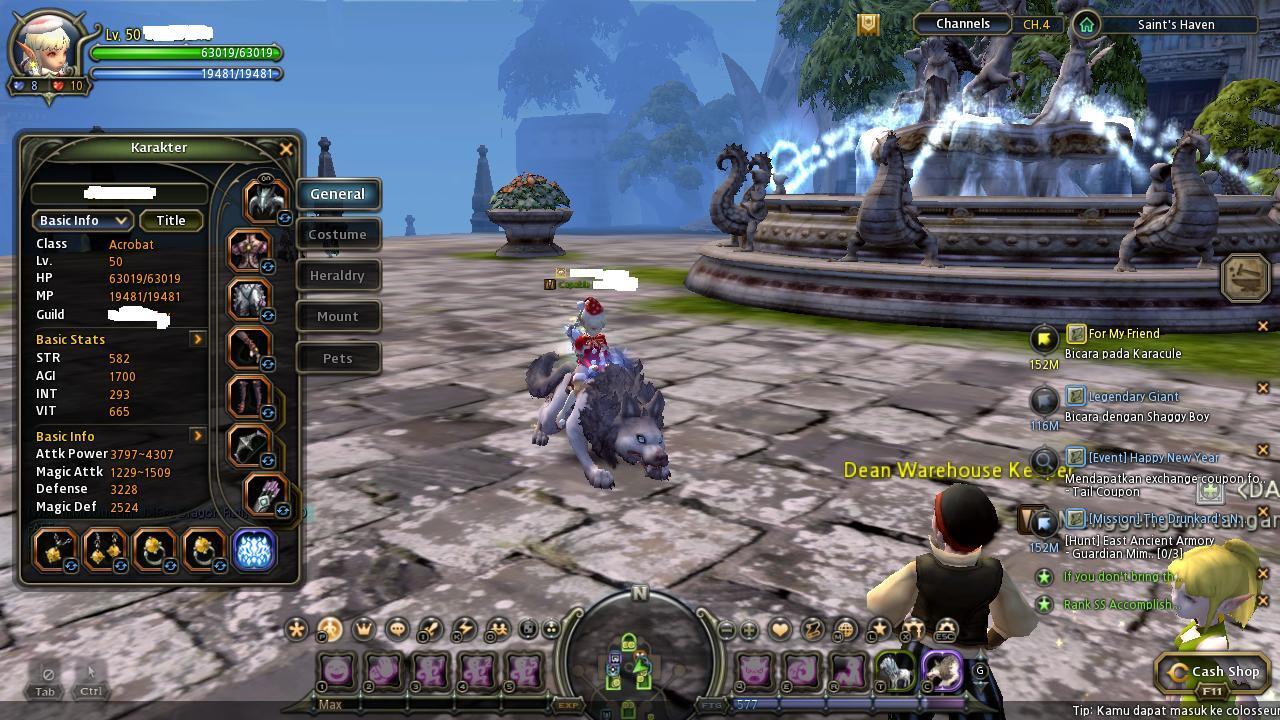Click the Title button
Viewport: 1280px width, 720px height.
click(x=171, y=221)
